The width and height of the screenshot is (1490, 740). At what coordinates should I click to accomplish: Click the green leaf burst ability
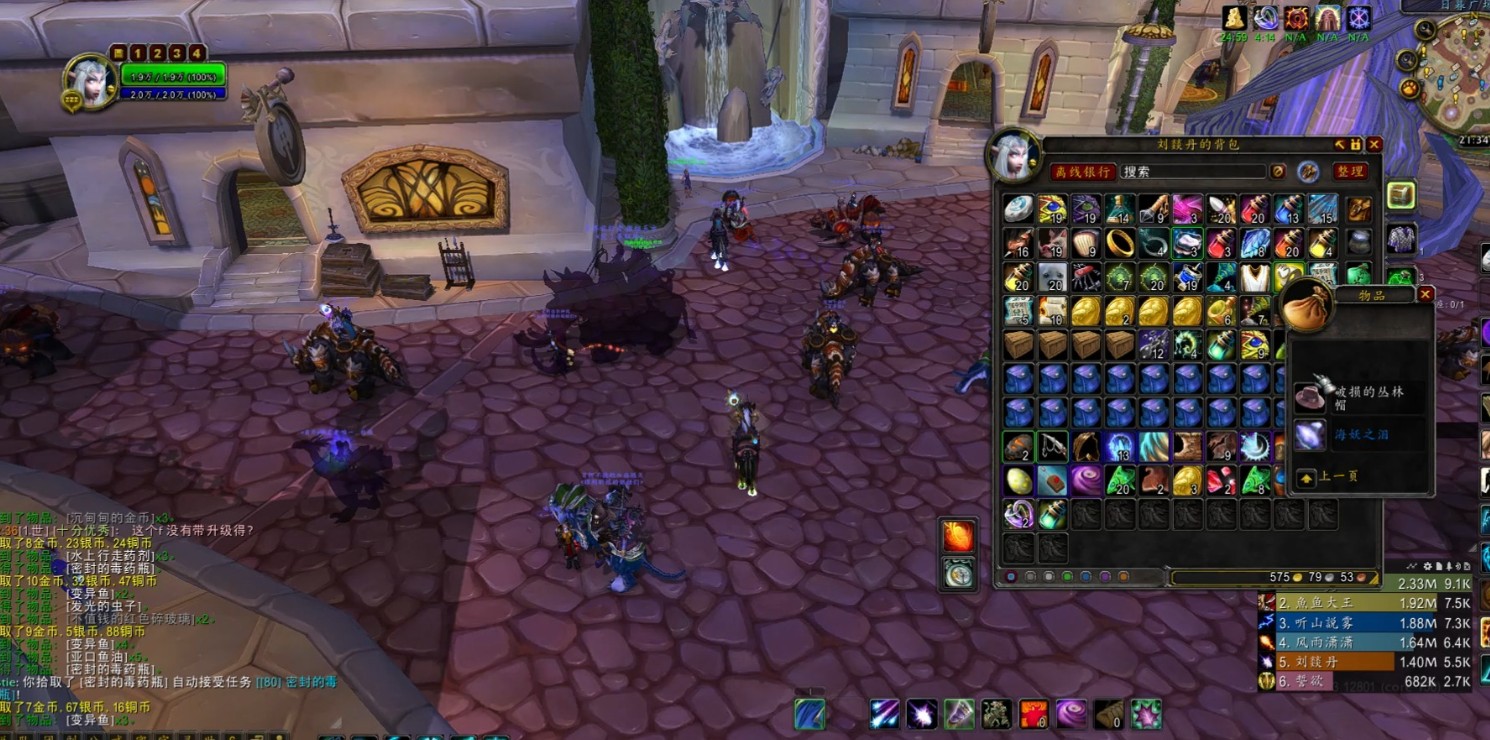click(1146, 714)
